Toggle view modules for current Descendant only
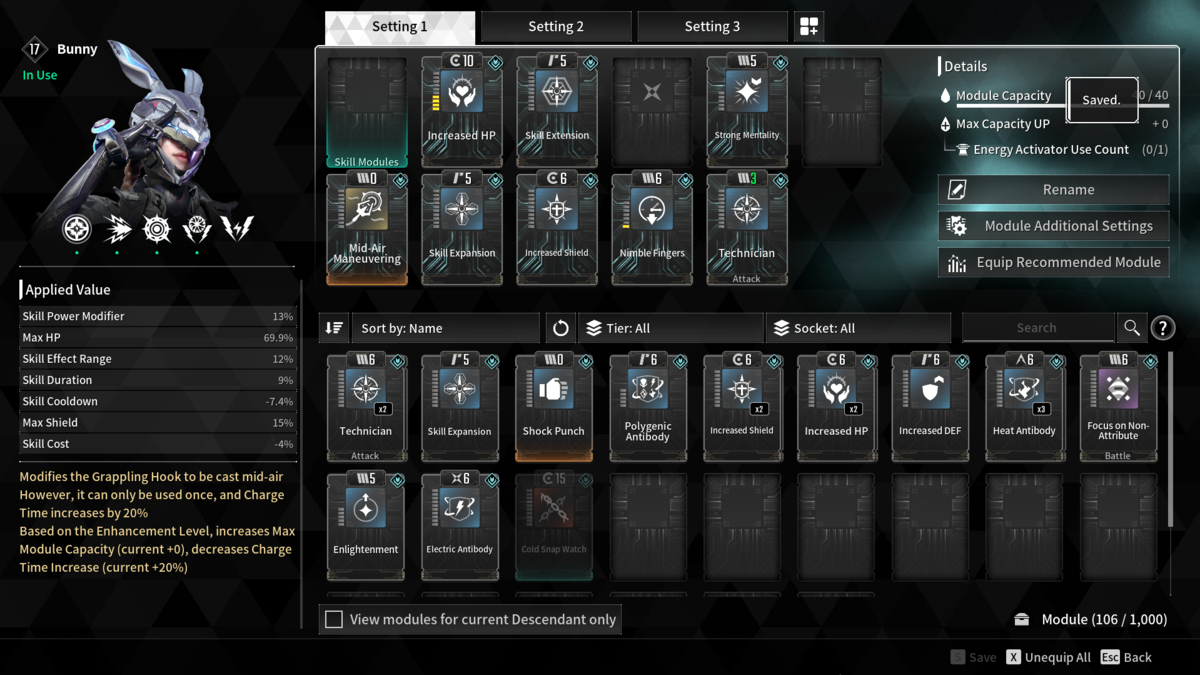Viewport: 1200px width, 675px height. tap(334, 620)
